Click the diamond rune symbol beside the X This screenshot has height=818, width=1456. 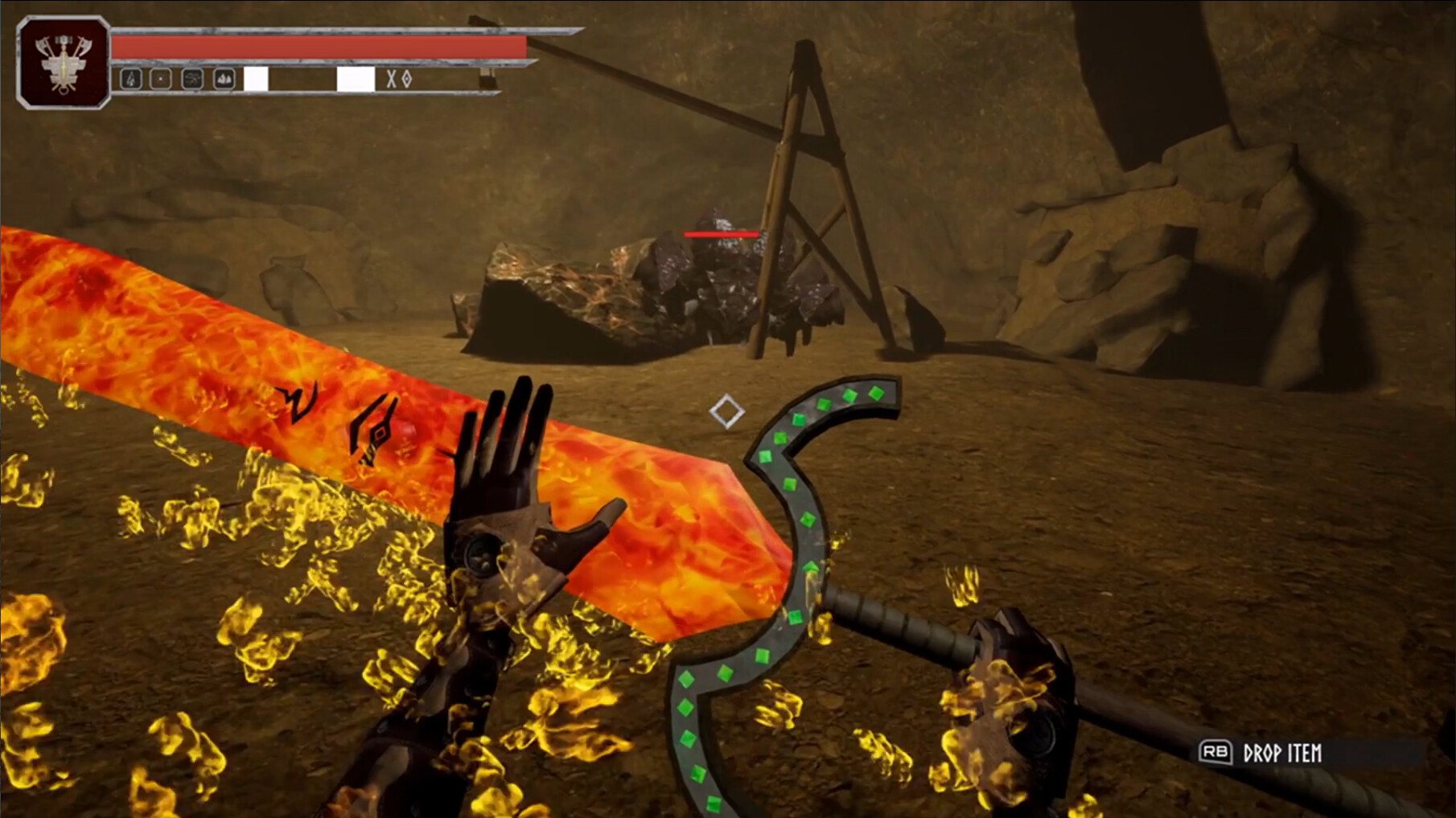[408, 78]
